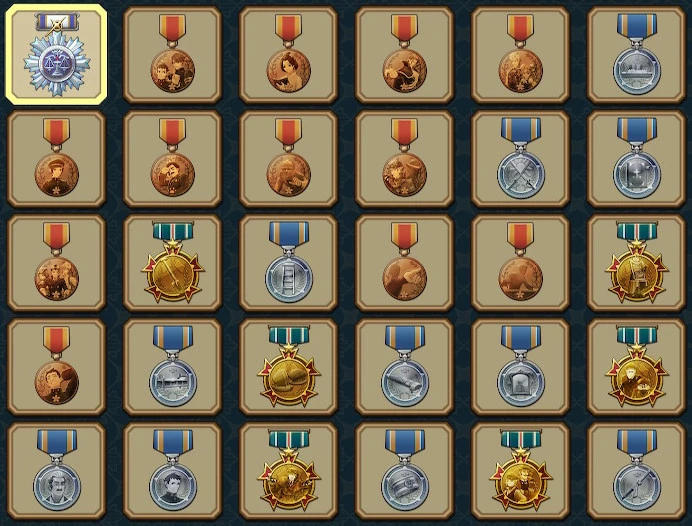
Task: Select the silver medal with crossed weapons
Action: [x=520, y=160]
